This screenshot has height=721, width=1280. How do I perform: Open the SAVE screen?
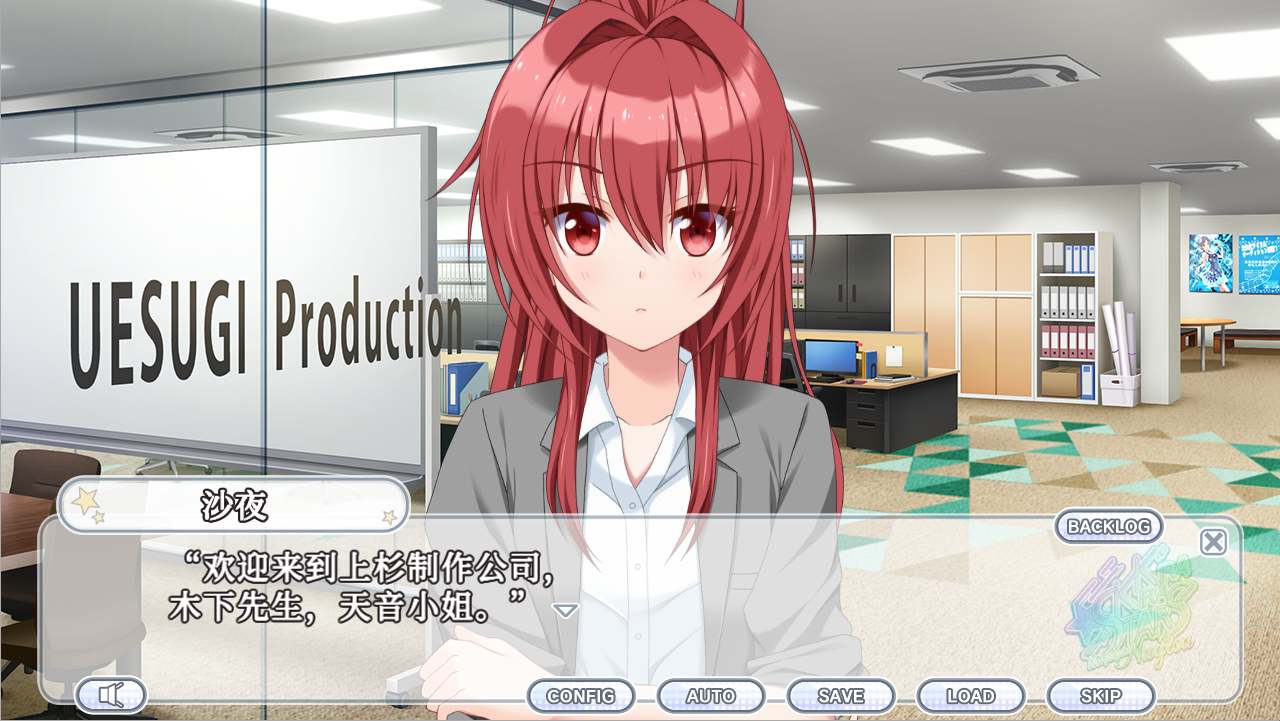[x=841, y=695]
